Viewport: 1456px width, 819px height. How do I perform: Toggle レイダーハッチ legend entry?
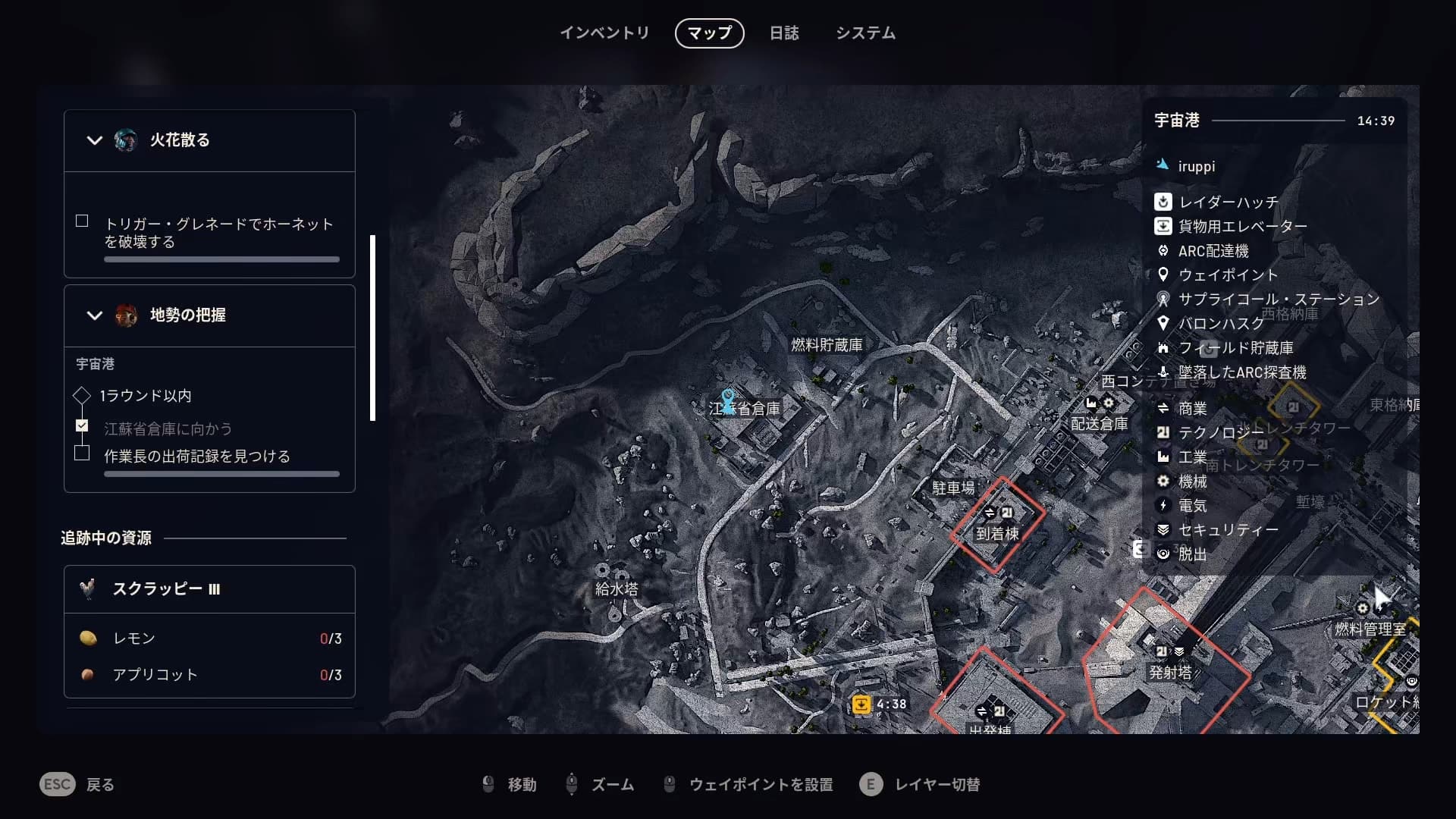(x=1228, y=202)
